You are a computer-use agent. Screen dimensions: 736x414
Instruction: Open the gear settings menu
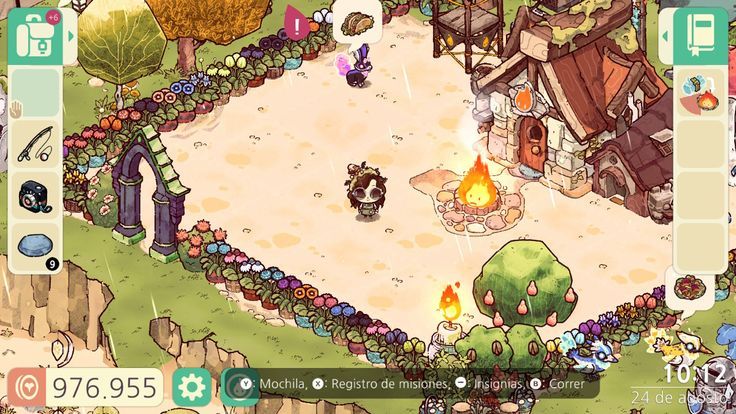[x=191, y=387]
